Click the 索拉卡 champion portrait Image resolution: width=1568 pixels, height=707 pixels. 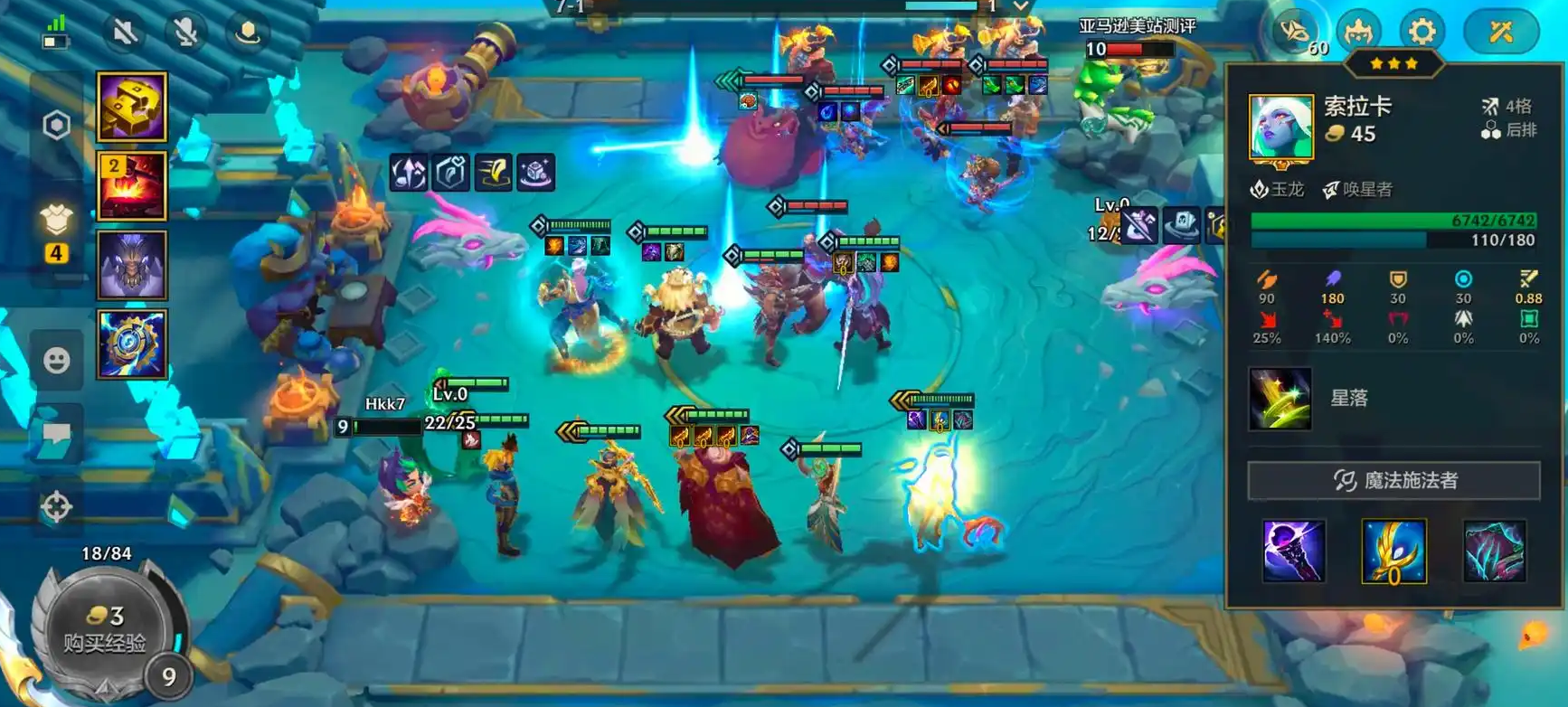1280,128
